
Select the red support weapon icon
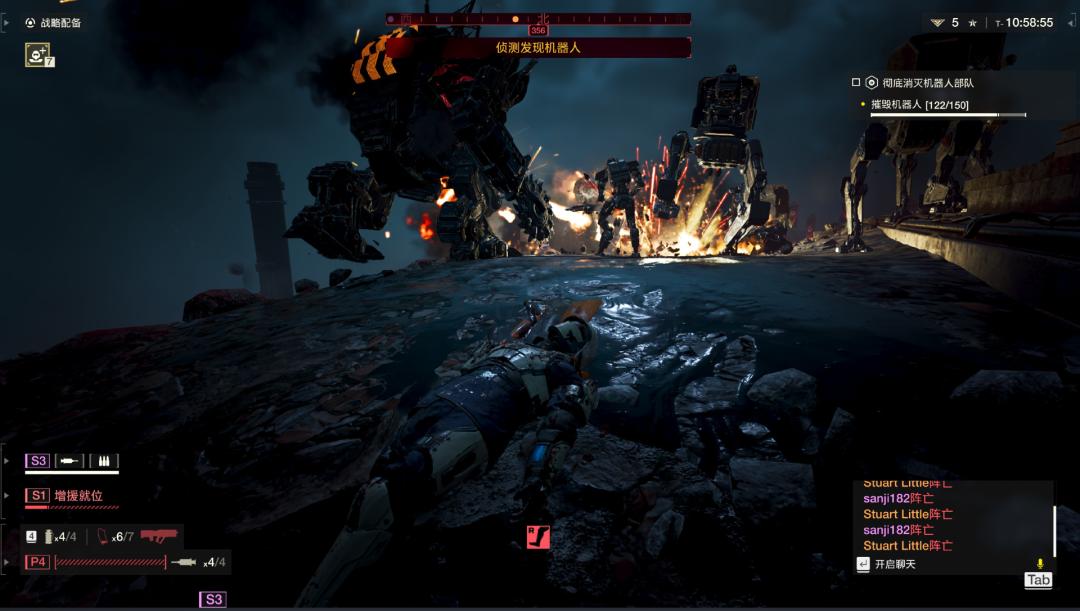click(159, 536)
